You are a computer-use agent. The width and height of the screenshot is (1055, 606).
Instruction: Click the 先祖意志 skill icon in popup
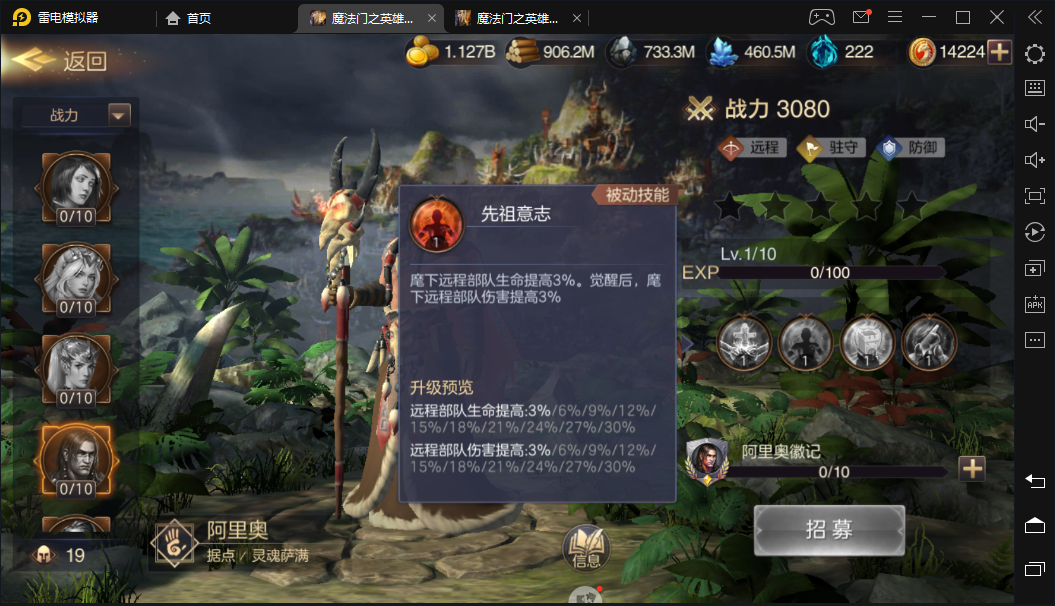point(437,224)
